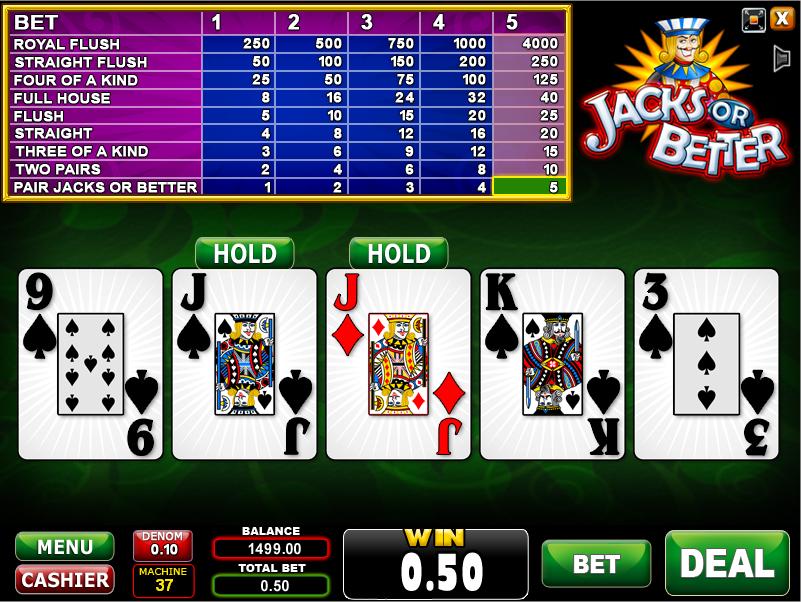Screen dimensions: 801x602
Task: Change the DENOM 0.10 value
Action: tap(163, 545)
